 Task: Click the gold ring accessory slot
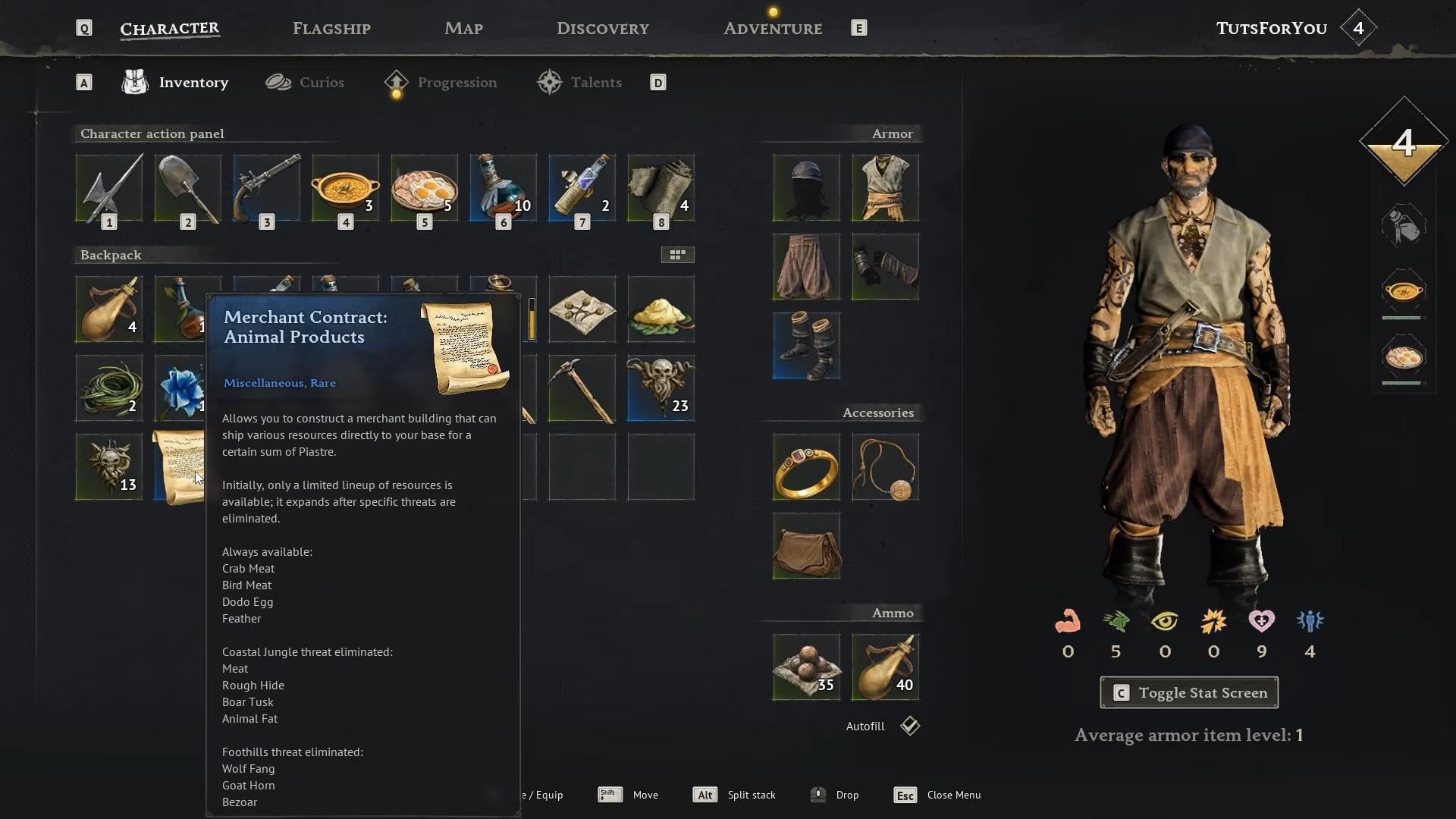click(806, 467)
